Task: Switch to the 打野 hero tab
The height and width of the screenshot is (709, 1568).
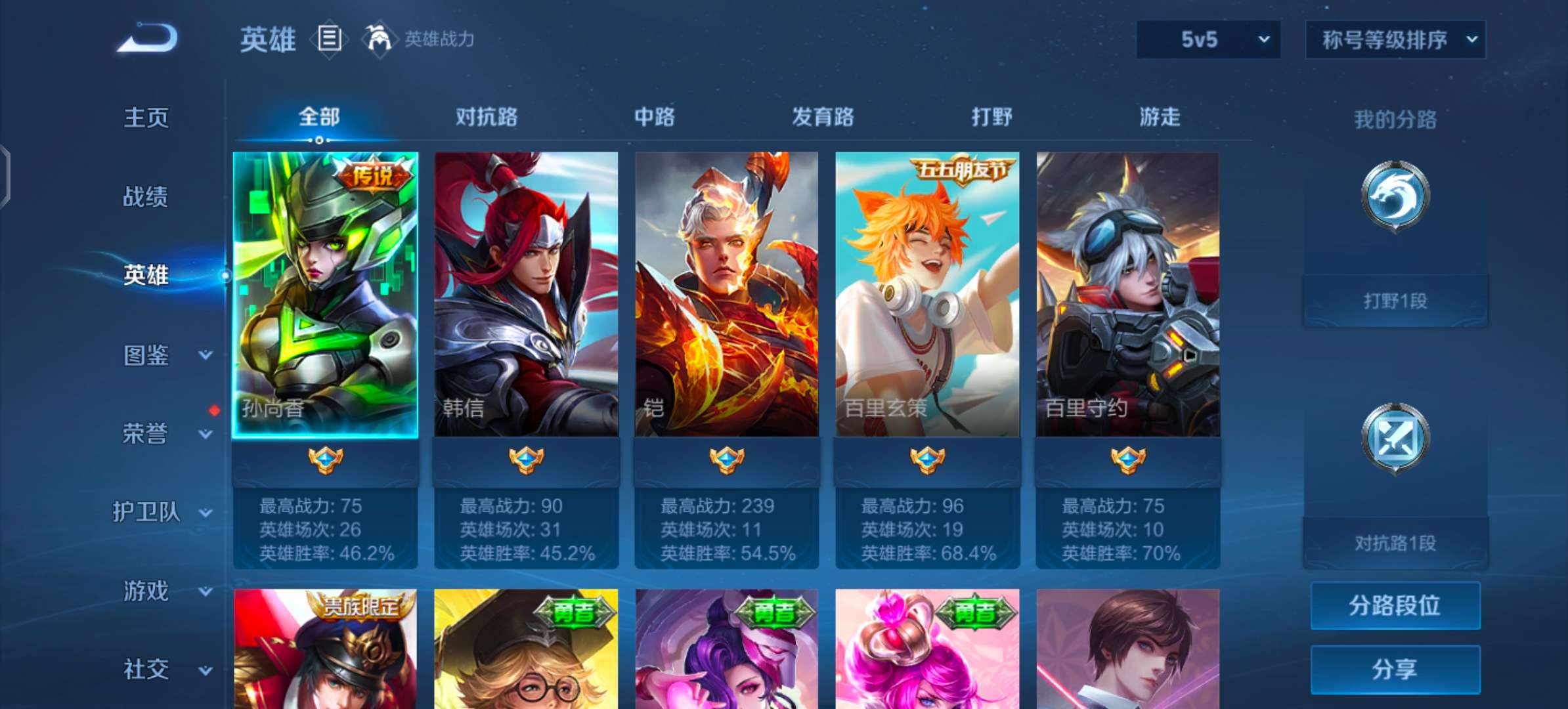Action: click(991, 117)
